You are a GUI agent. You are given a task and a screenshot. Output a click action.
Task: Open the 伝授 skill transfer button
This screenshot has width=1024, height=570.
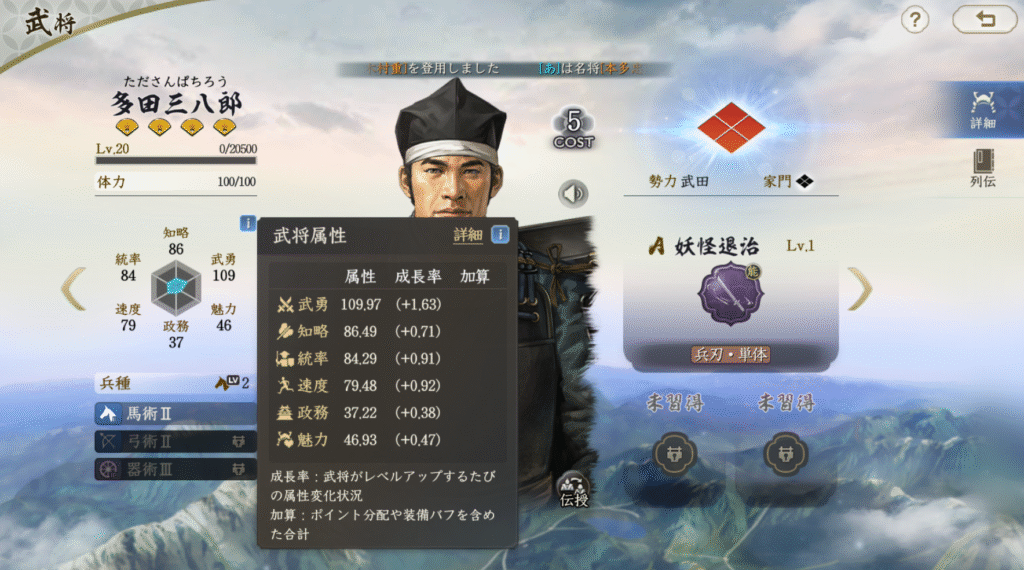pos(574,488)
